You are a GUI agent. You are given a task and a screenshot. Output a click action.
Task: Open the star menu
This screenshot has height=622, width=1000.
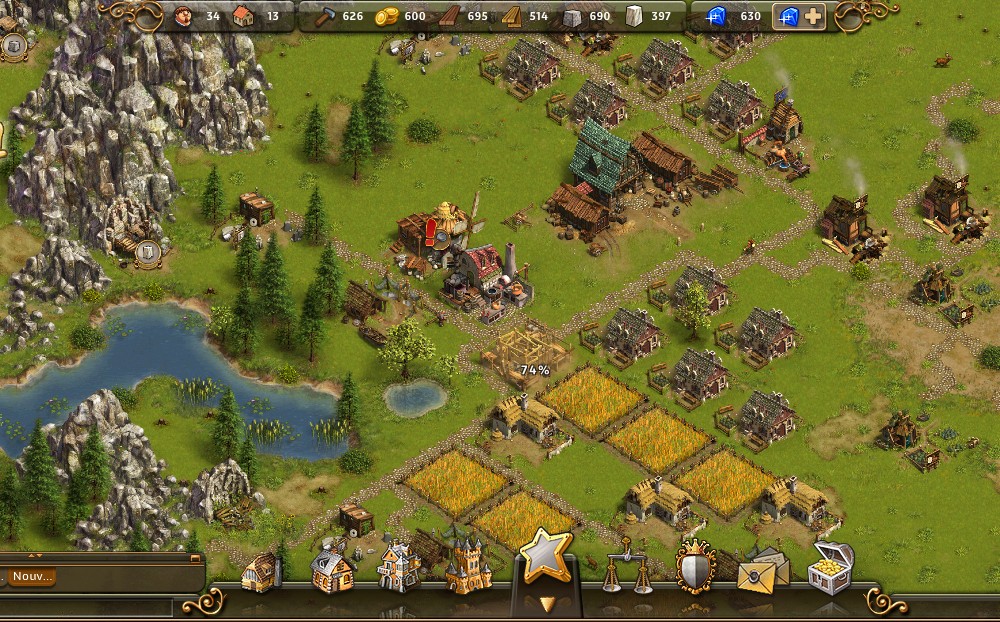[x=546, y=556]
